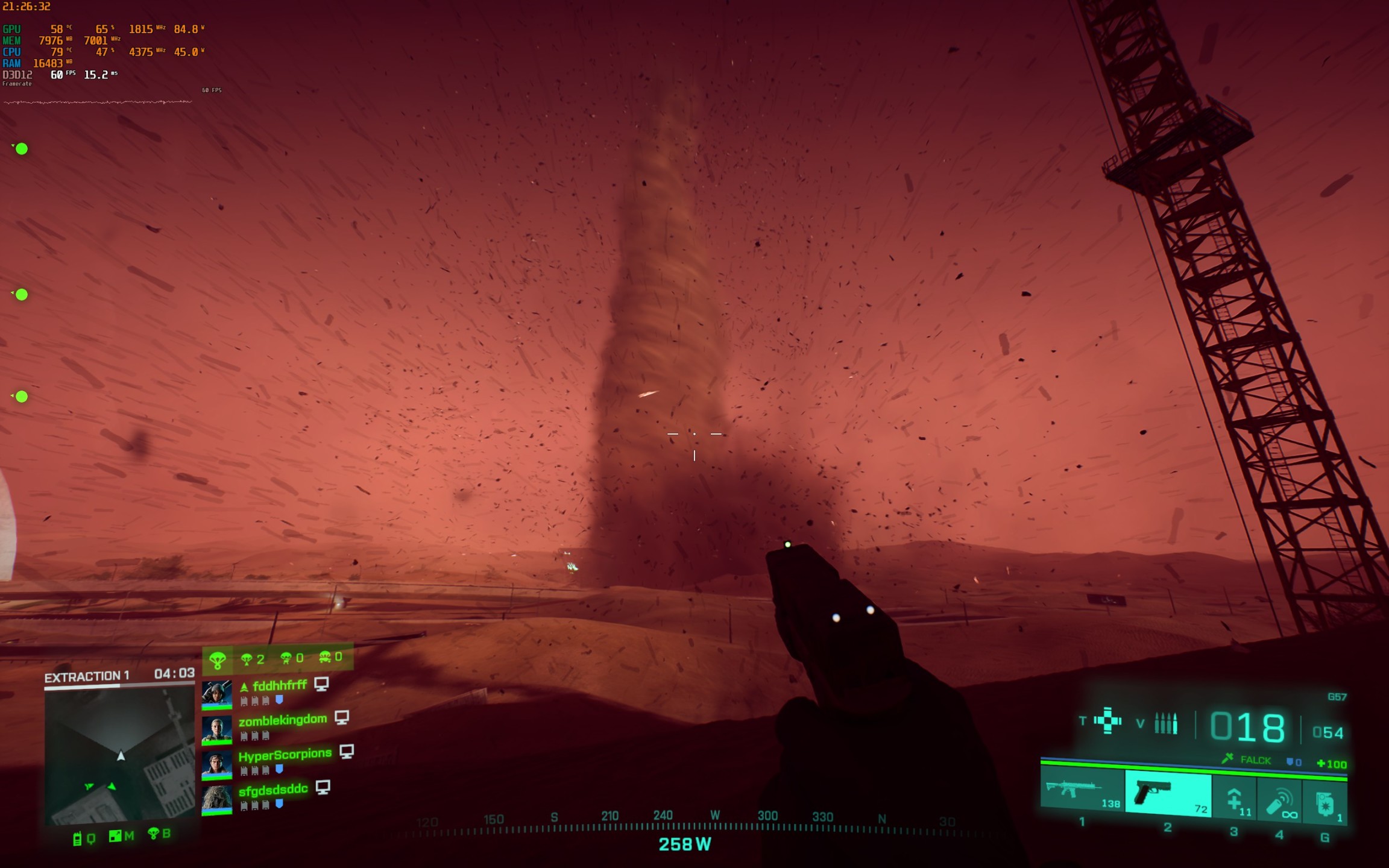Select squadmate sfgdsdsddc's ghillie portrait
This screenshot has width=1389, height=868.
coord(216,800)
